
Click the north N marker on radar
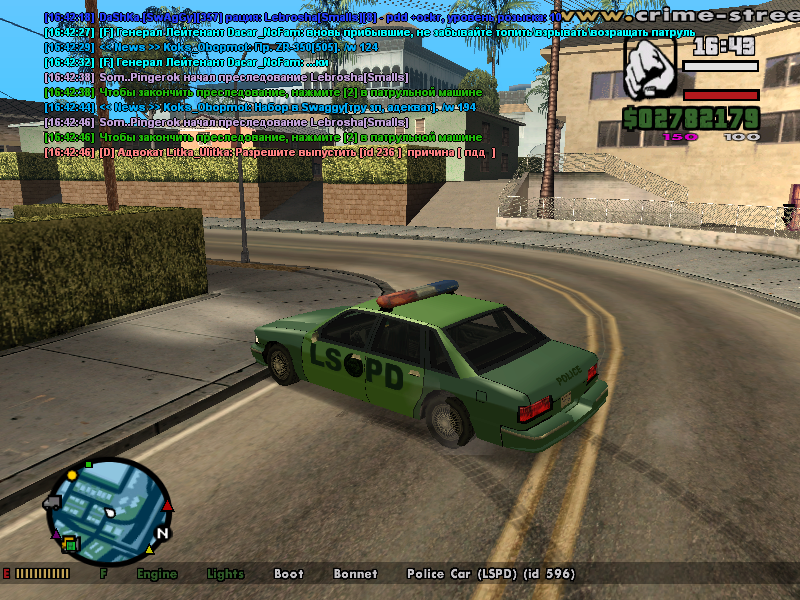click(162, 533)
